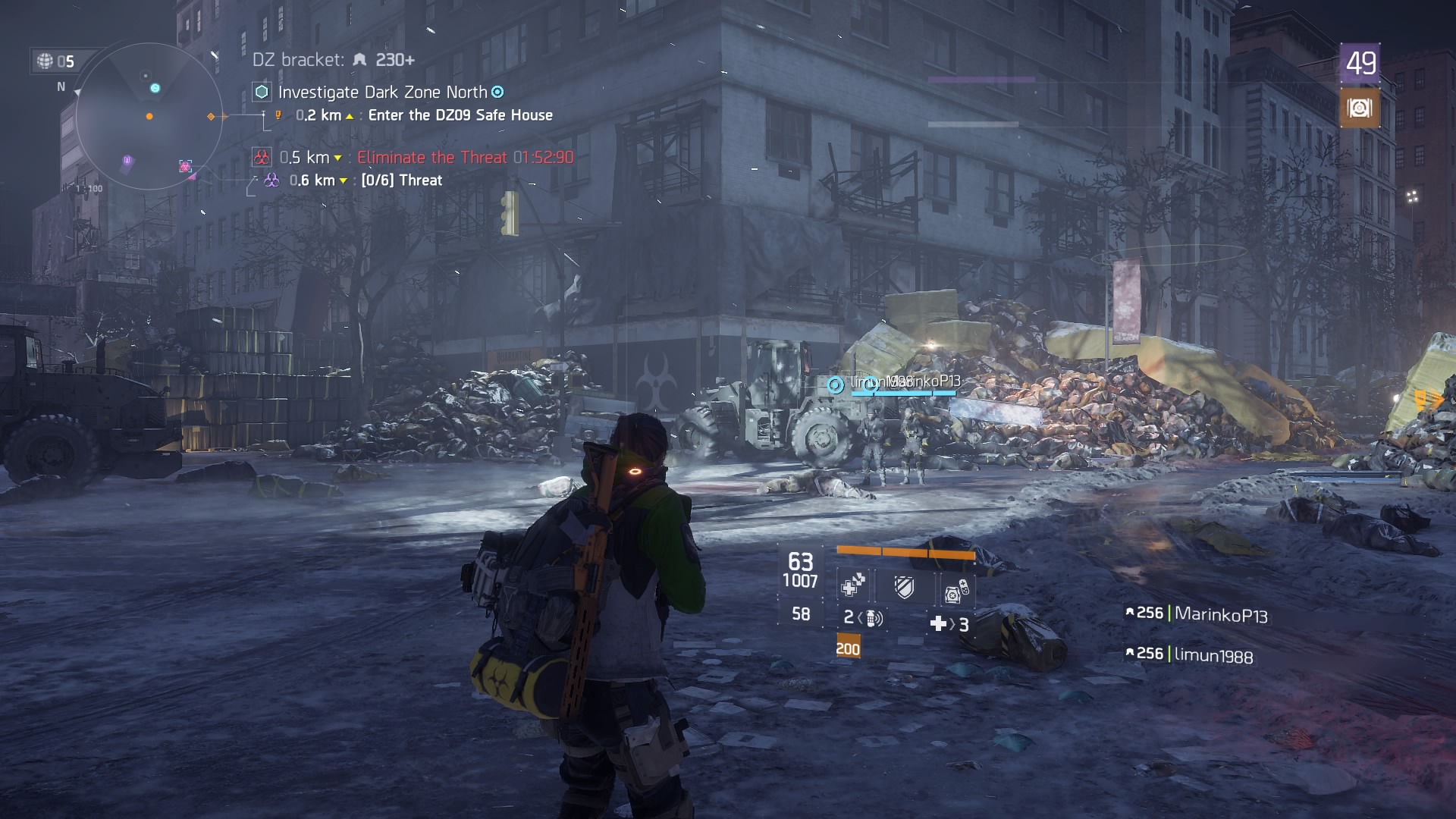Open the circular minimap

(x=149, y=116)
